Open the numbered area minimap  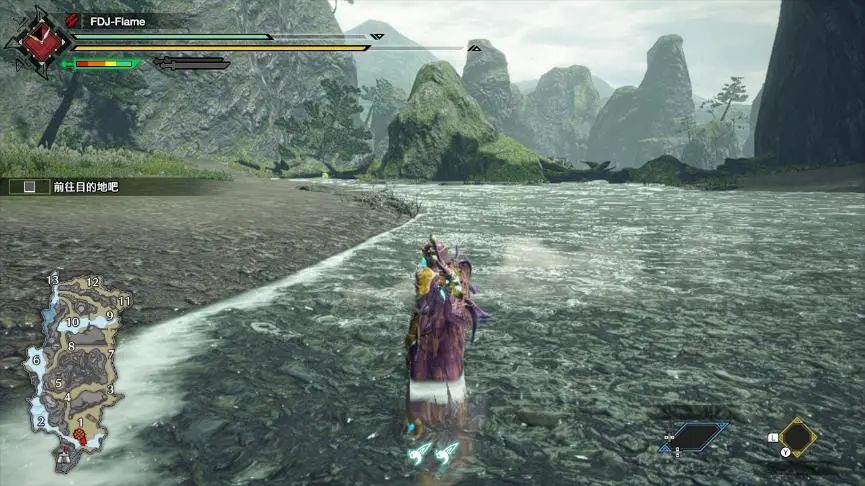point(76,370)
